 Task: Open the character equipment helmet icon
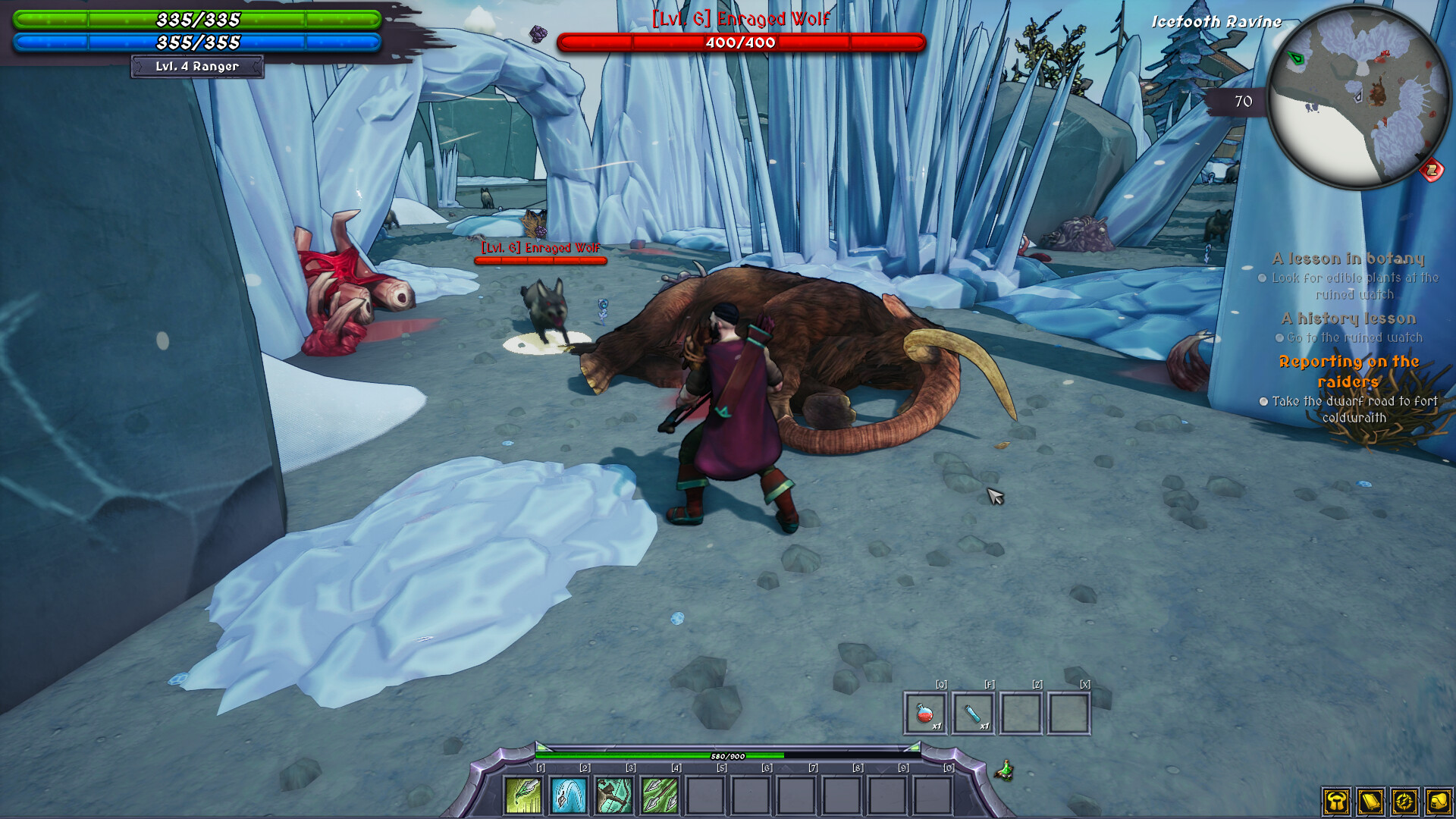pos(1337,802)
